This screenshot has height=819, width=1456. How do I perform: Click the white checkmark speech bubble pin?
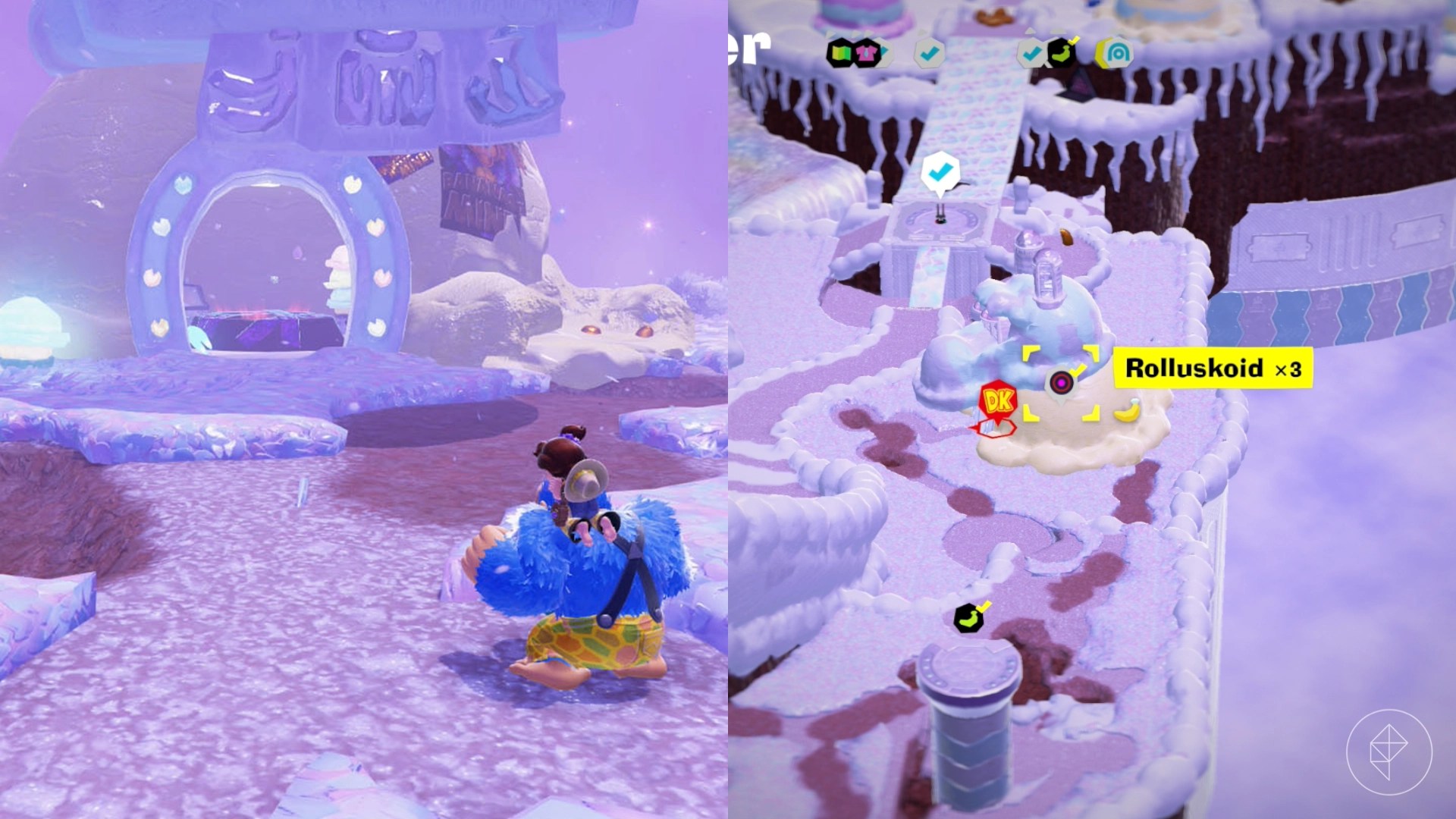coord(940,173)
